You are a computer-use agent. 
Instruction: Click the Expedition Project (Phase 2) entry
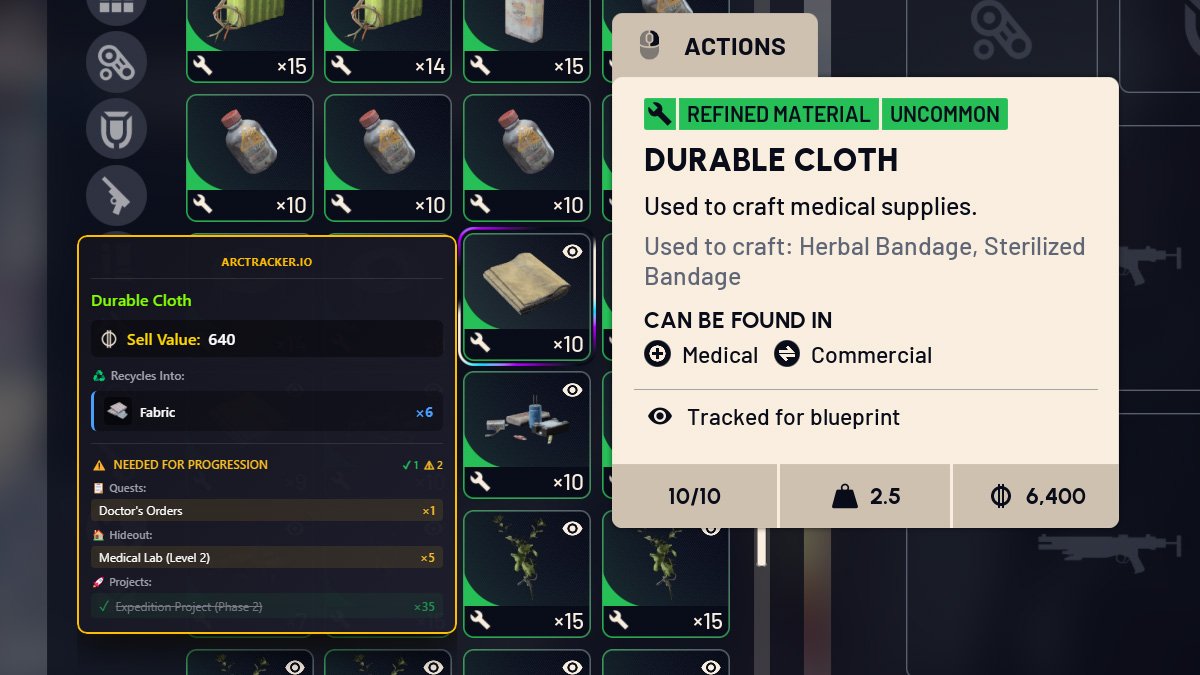pos(266,606)
